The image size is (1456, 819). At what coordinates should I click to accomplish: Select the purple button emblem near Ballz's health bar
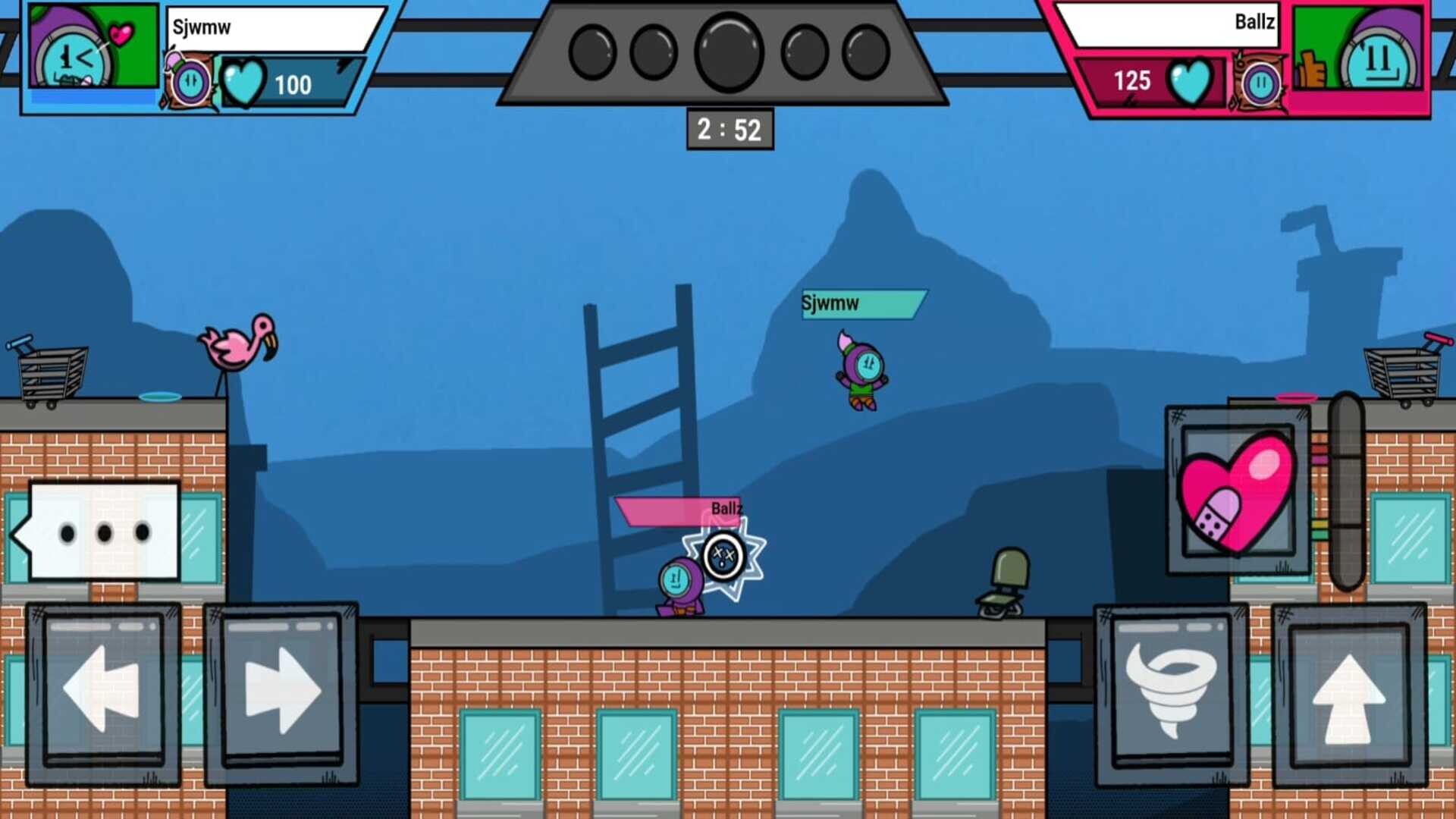[x=1261, y=83]
